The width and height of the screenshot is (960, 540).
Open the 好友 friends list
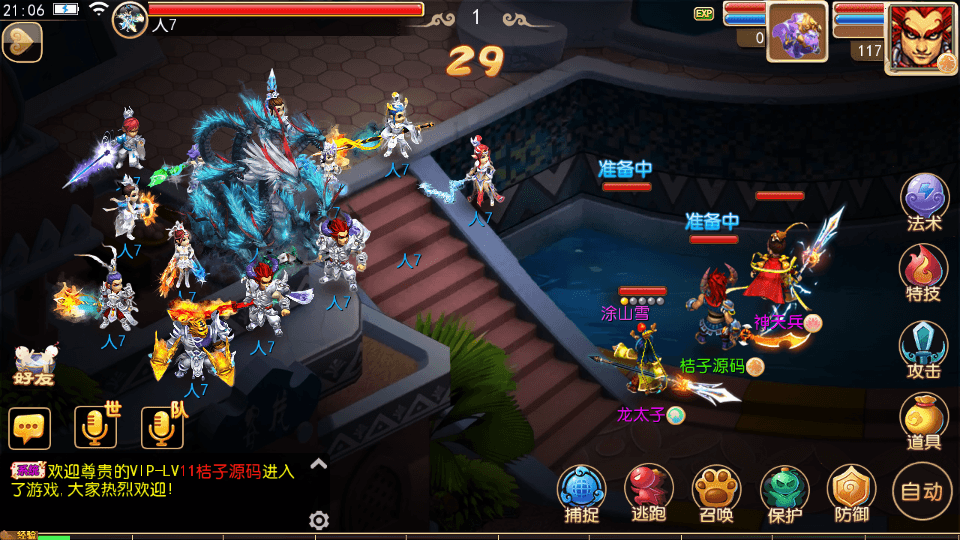pos(34,366)
